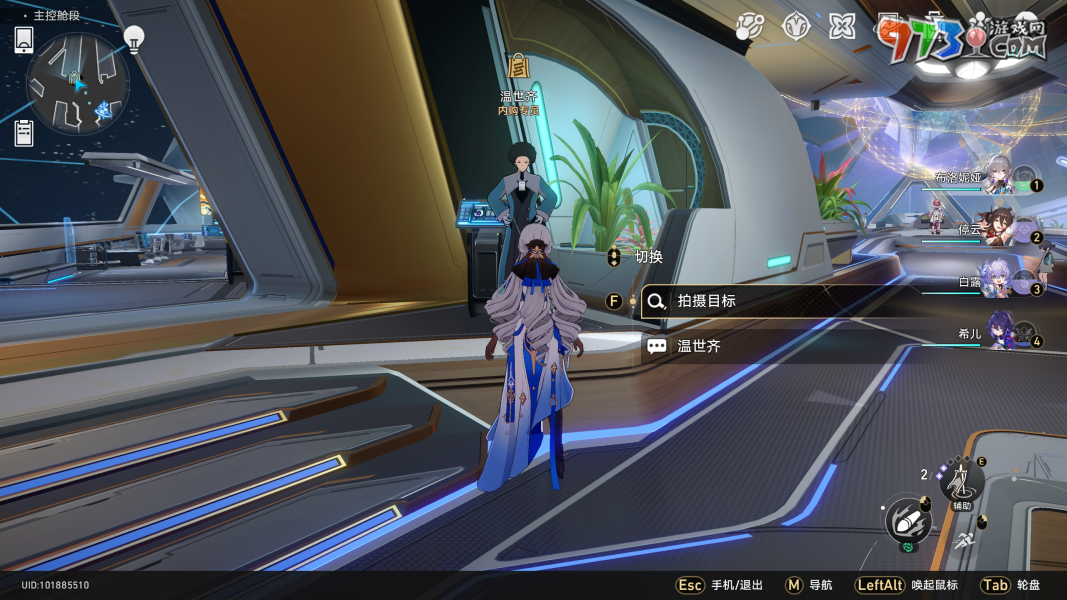This screenshot has width=1067, height=600.
Task: Open the four-petal flower icon
Action: (x=842, y=26)
